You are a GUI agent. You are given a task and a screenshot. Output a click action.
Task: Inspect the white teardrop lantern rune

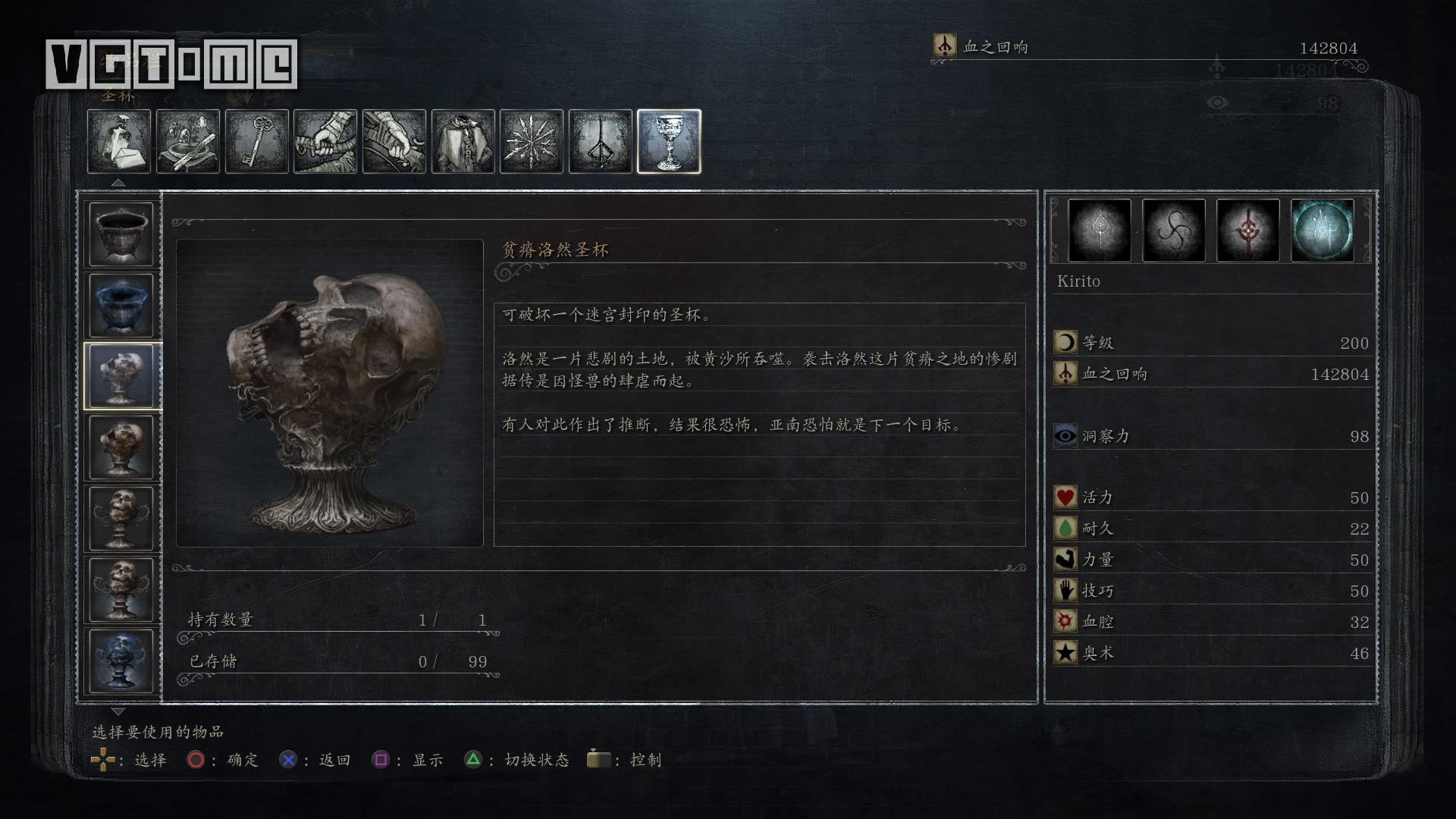[1100, 231]
